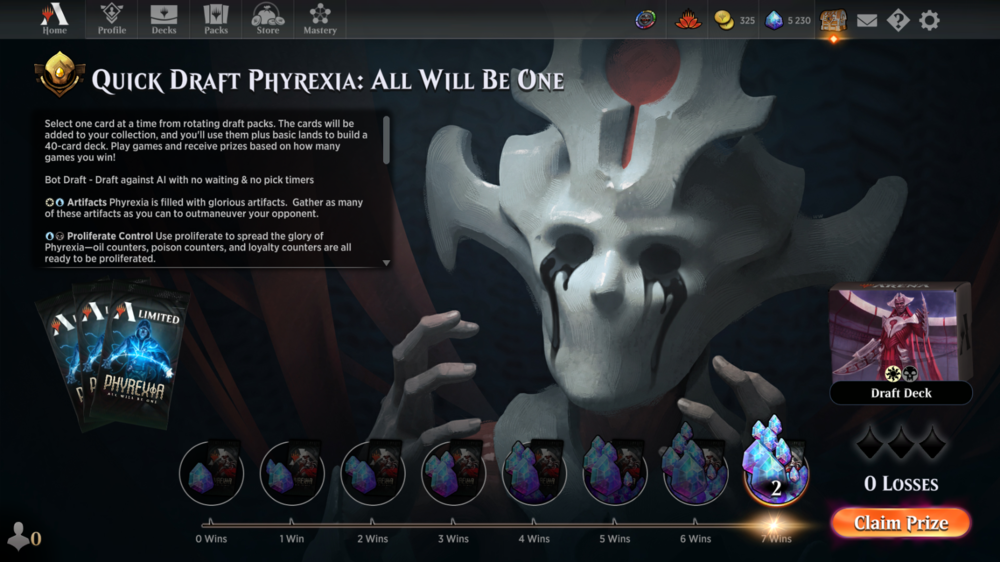Click the gems balance of 5 230
The image size is (1000, 562).
tap(788, 20)
